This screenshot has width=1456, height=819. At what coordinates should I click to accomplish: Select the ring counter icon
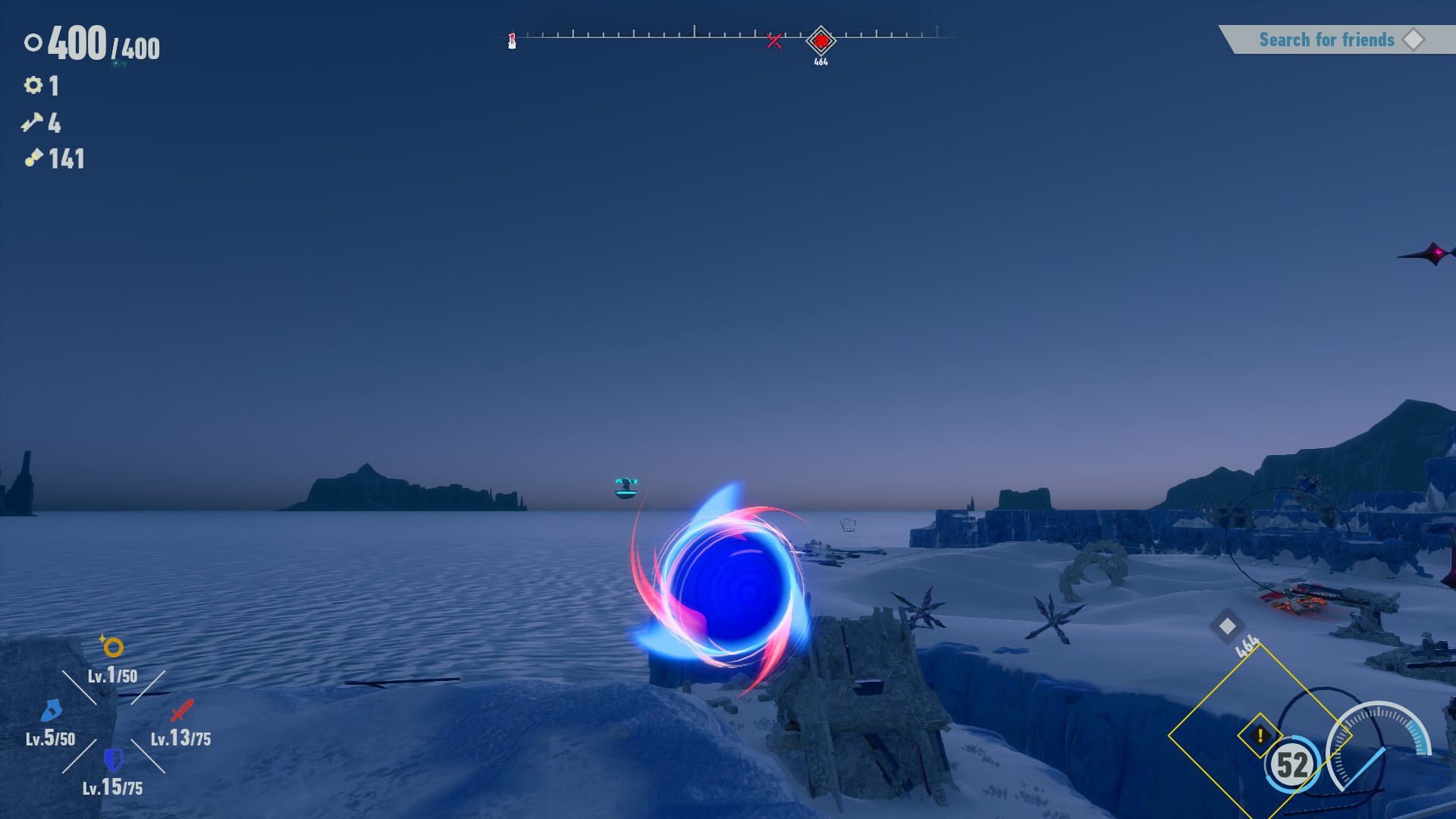coord(32,44)
